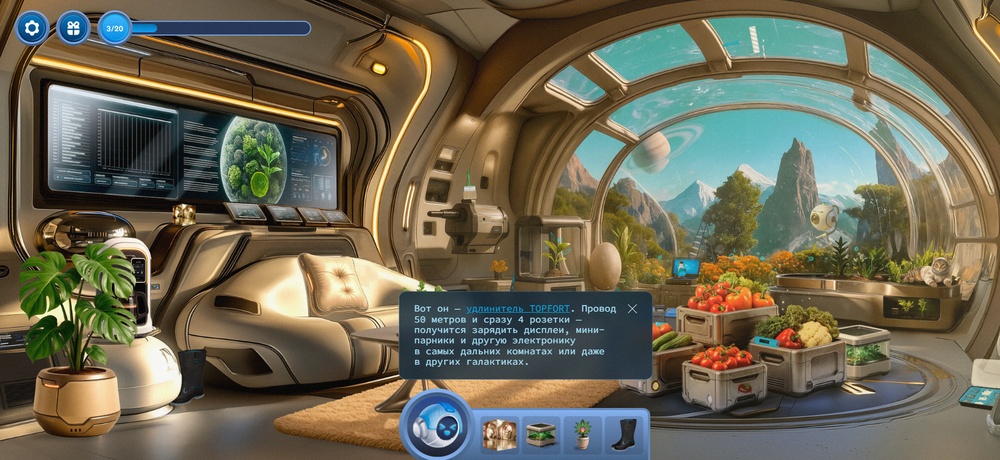Open the gift box rewards

[73, 28]
